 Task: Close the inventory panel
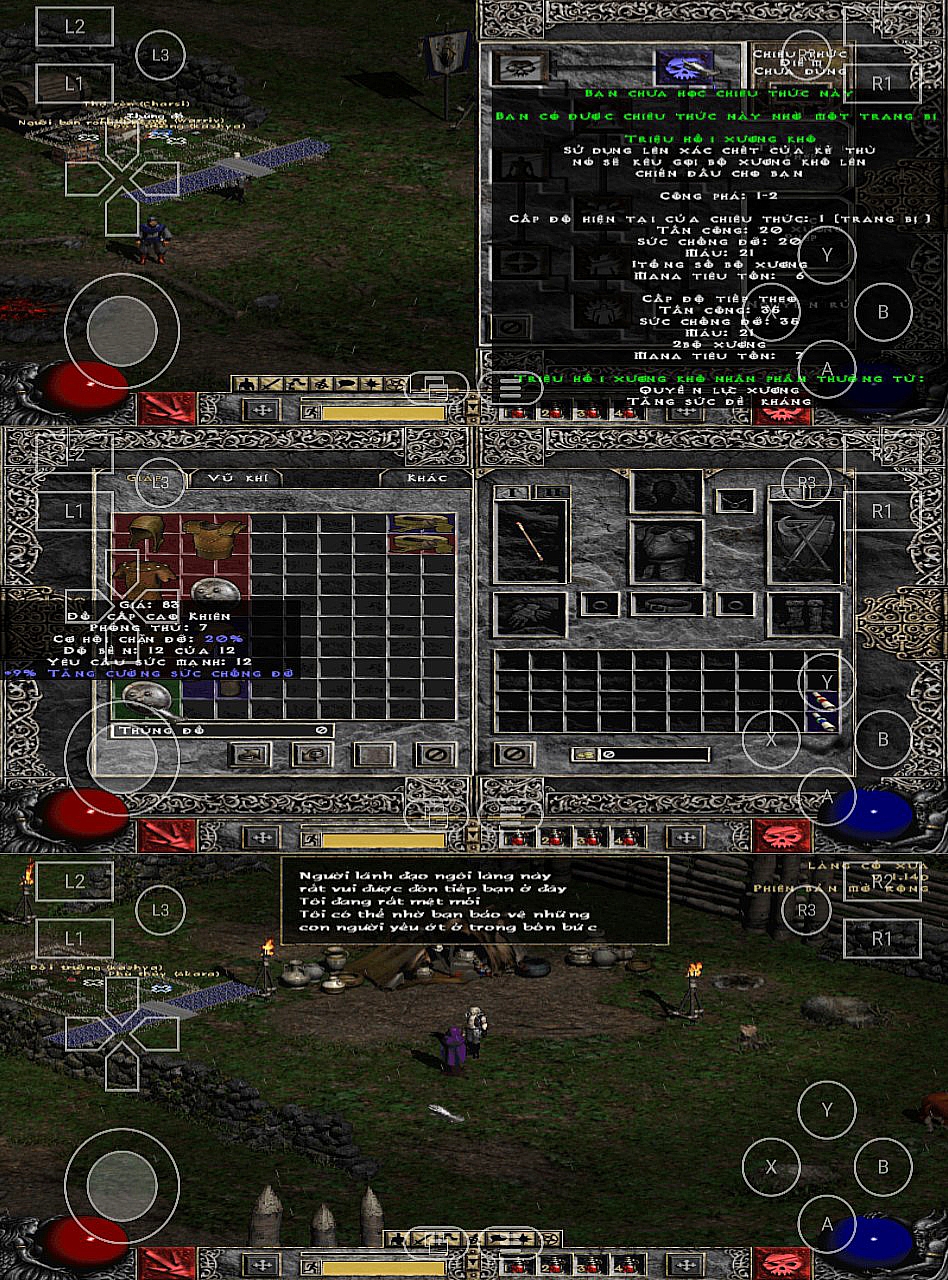click(x=513, y=754)
